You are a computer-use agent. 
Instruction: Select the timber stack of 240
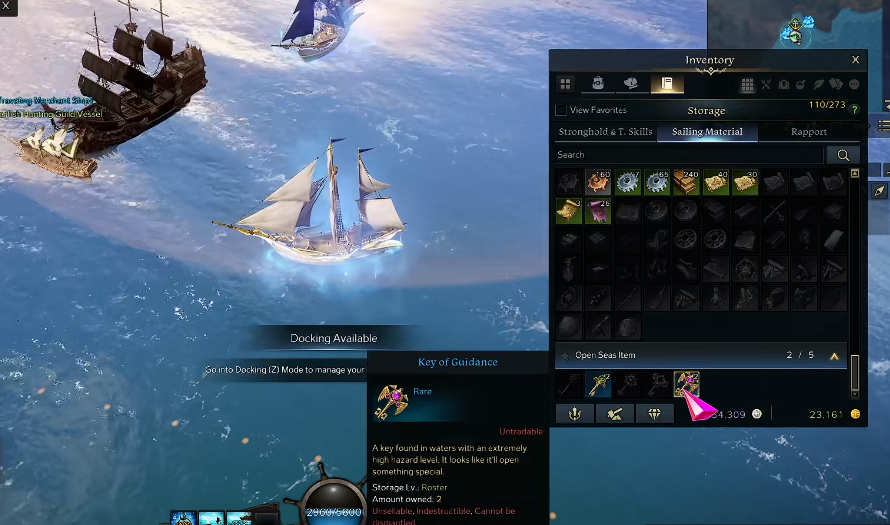tap(686, 182)
